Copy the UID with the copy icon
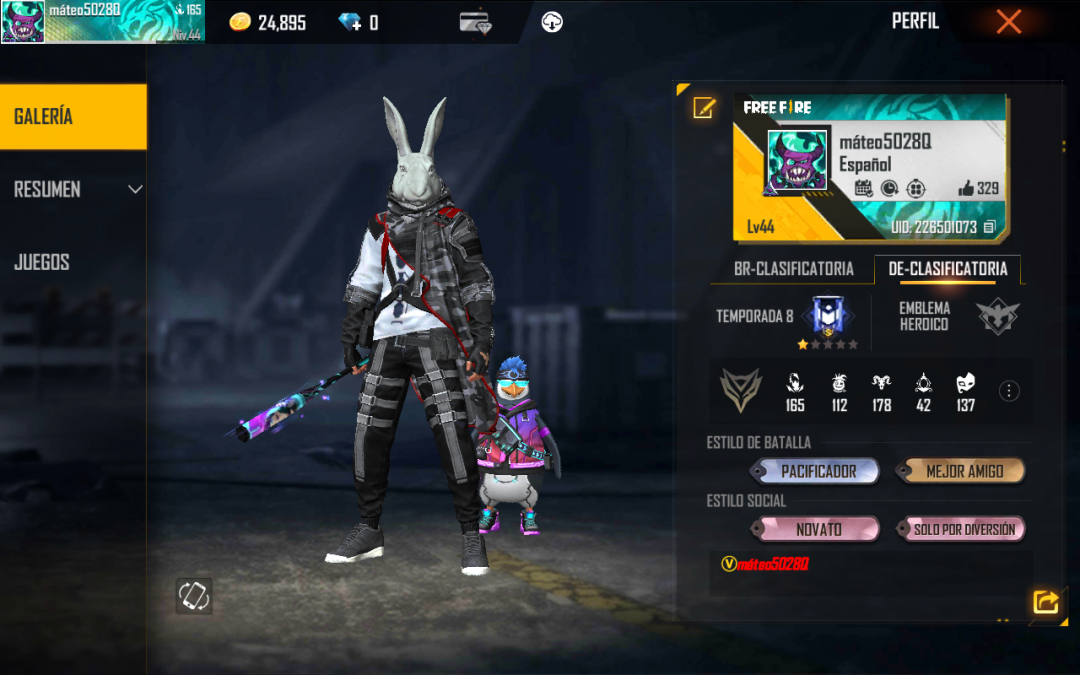1080x675 pixels. (x=989, y=227)
